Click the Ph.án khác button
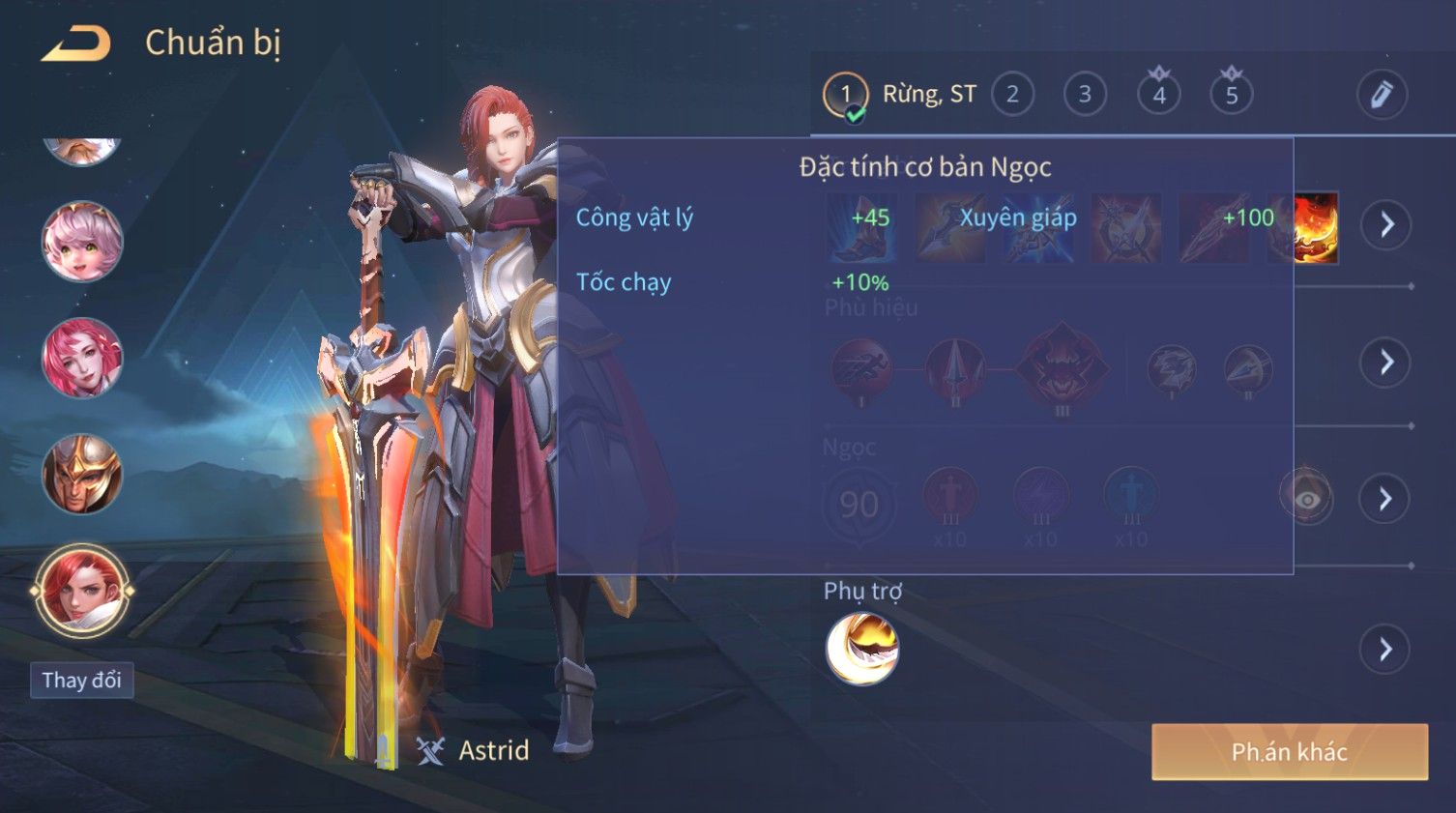Screen dimensions: 1456x813 (x=1289, y=752)
